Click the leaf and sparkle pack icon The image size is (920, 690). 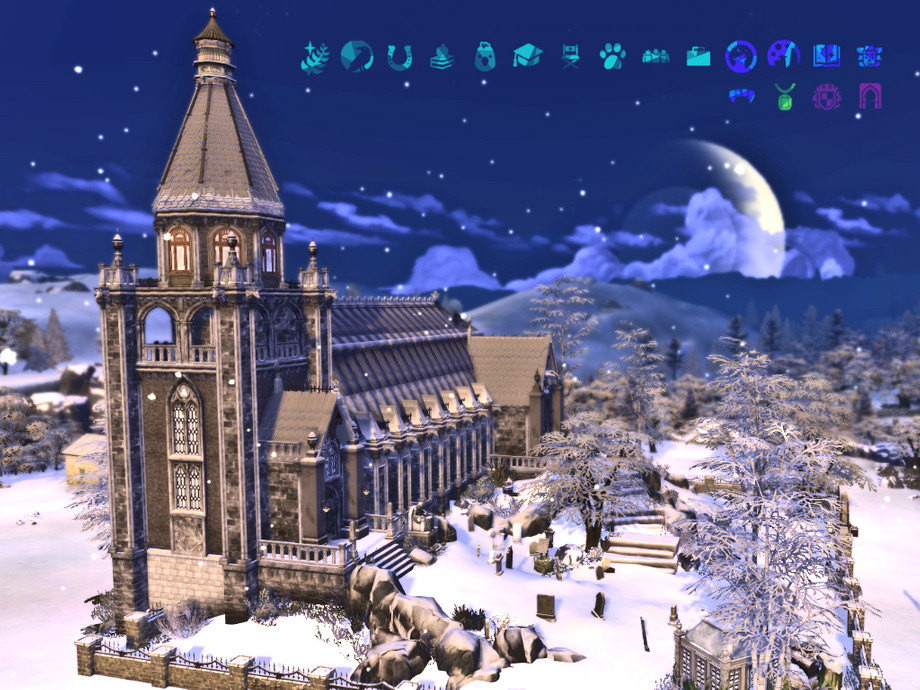(315, 56)
